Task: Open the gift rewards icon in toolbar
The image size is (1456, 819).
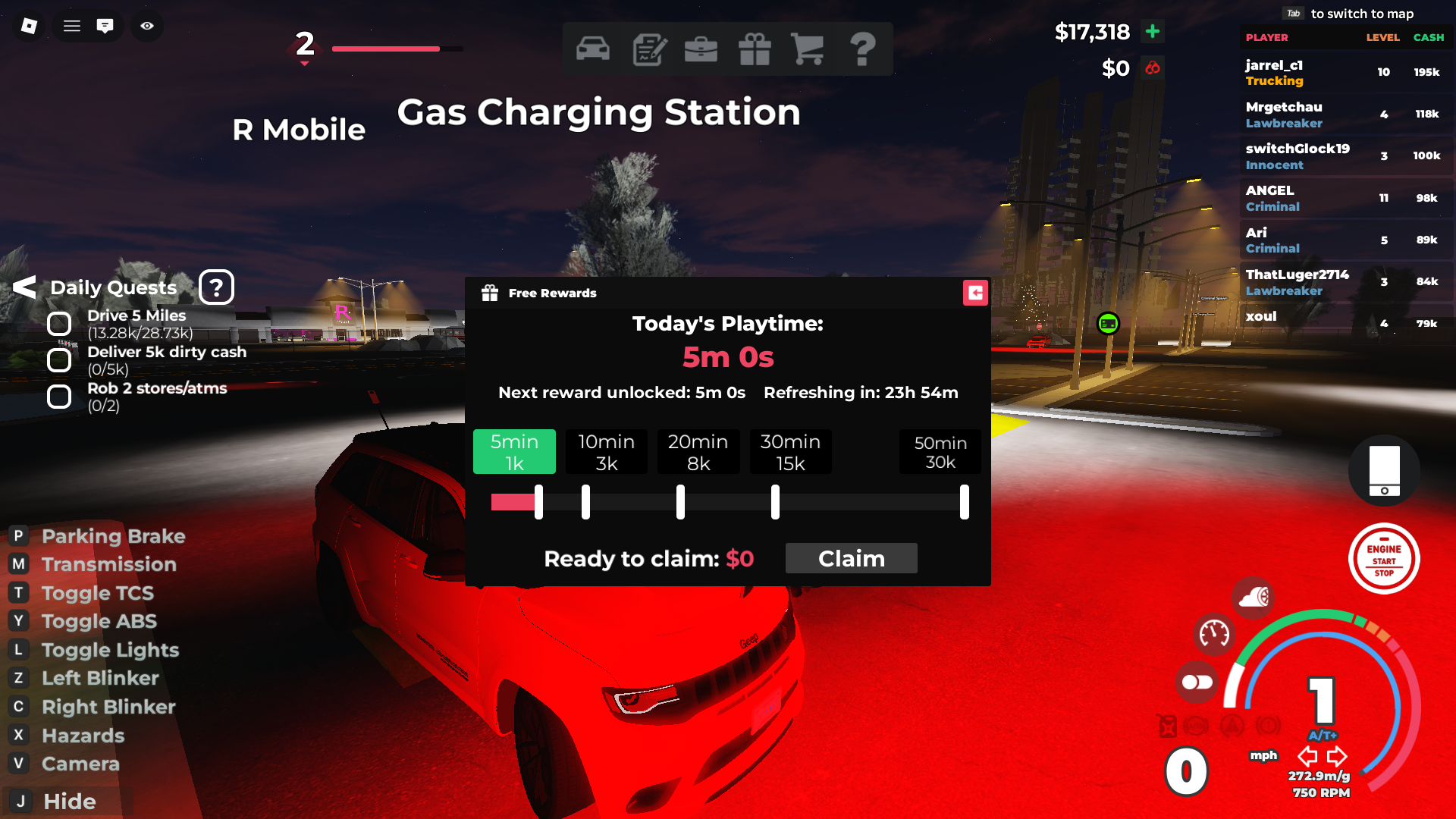Action: click(755, 49)
